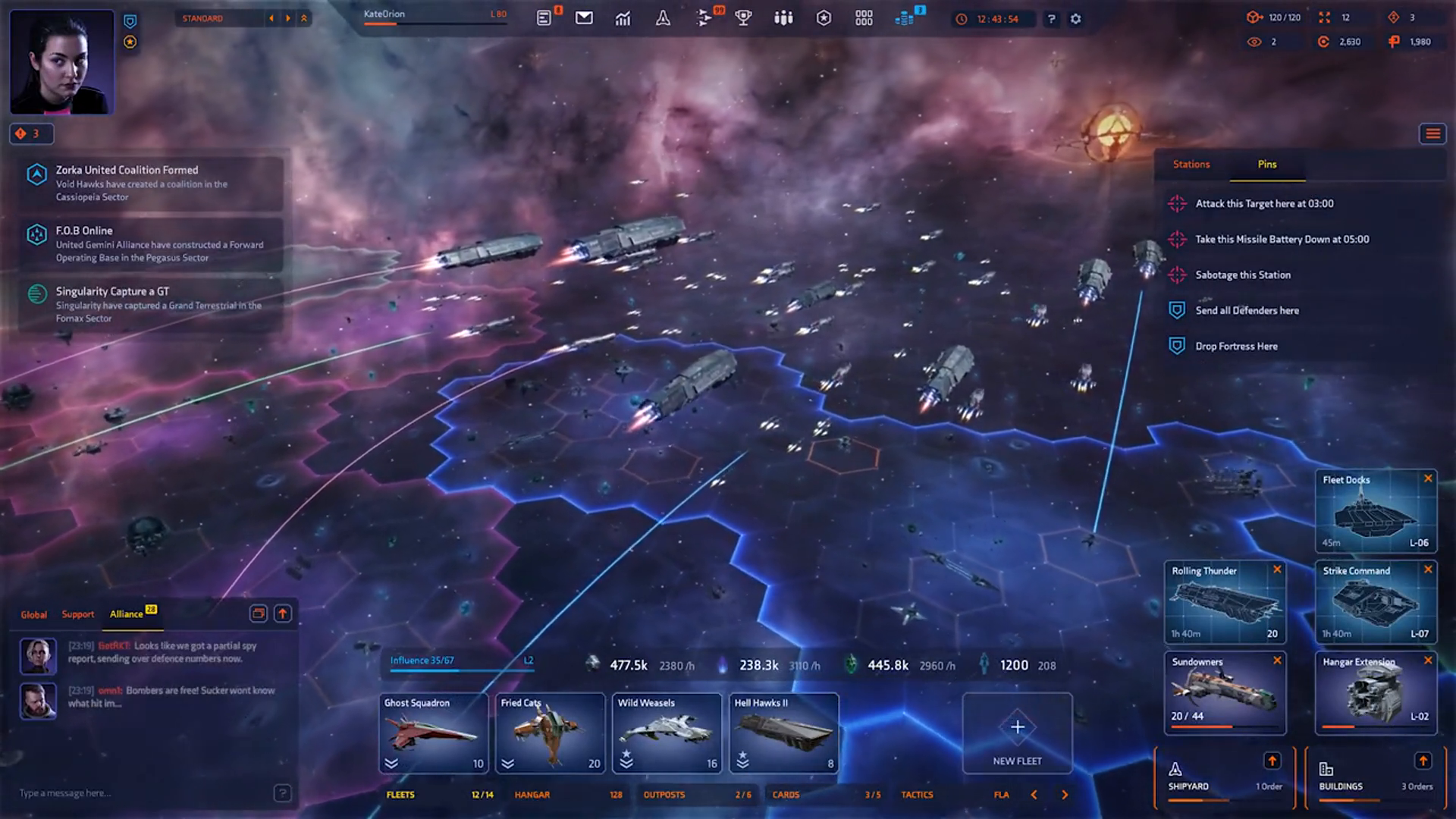This screenshot has height=819, width=1456.
Task: Open the Alliance chat tab with 28 badge
Action: pos(127,614)
